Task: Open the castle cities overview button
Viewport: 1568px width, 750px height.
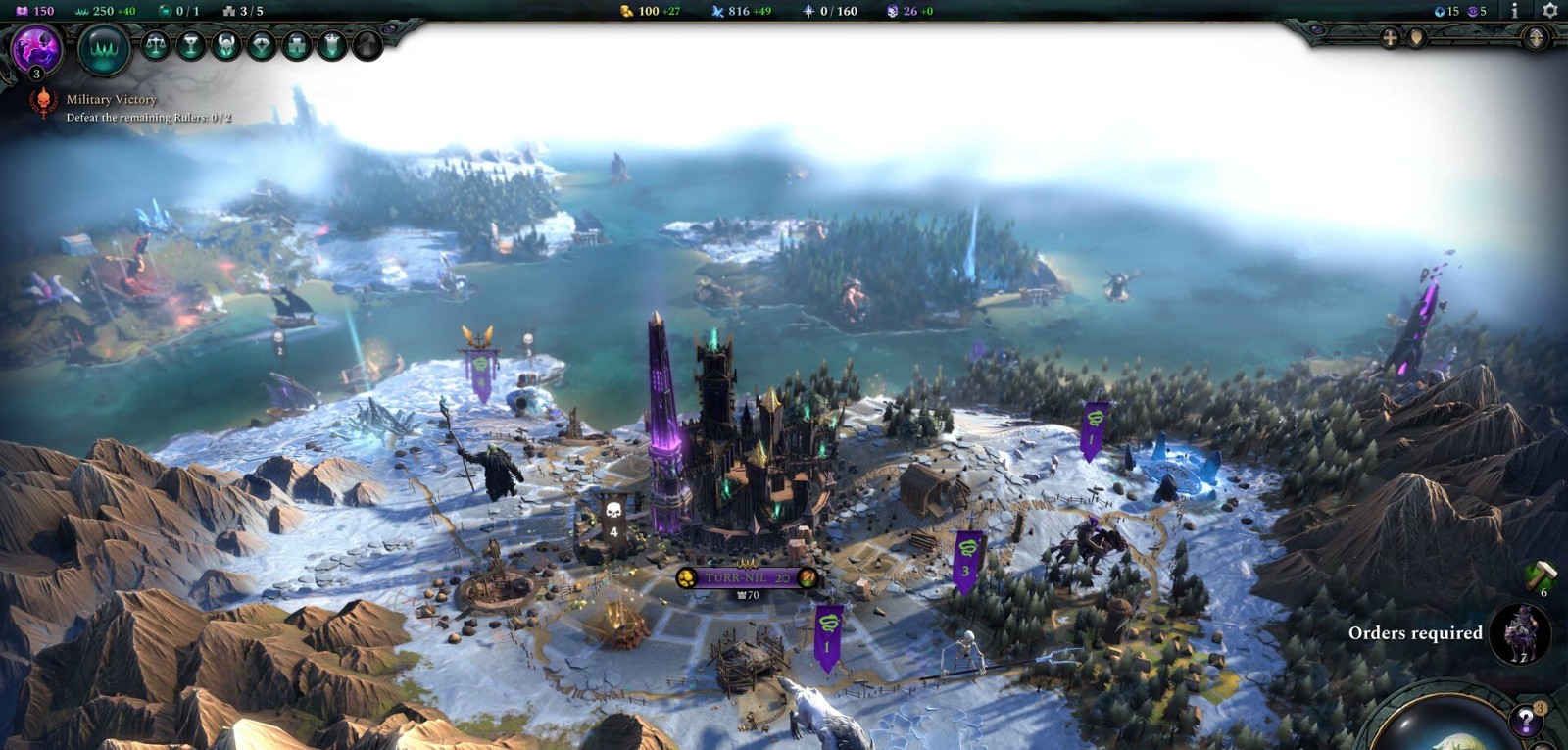Action: [297, 45]
